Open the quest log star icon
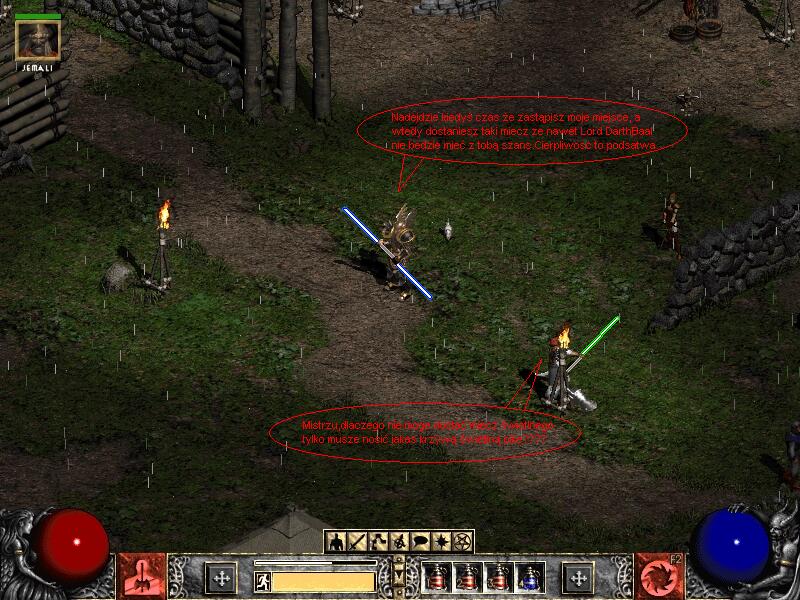Image resolution: width=800 pixels, height=600 pixels. click(x=441, y=541)
